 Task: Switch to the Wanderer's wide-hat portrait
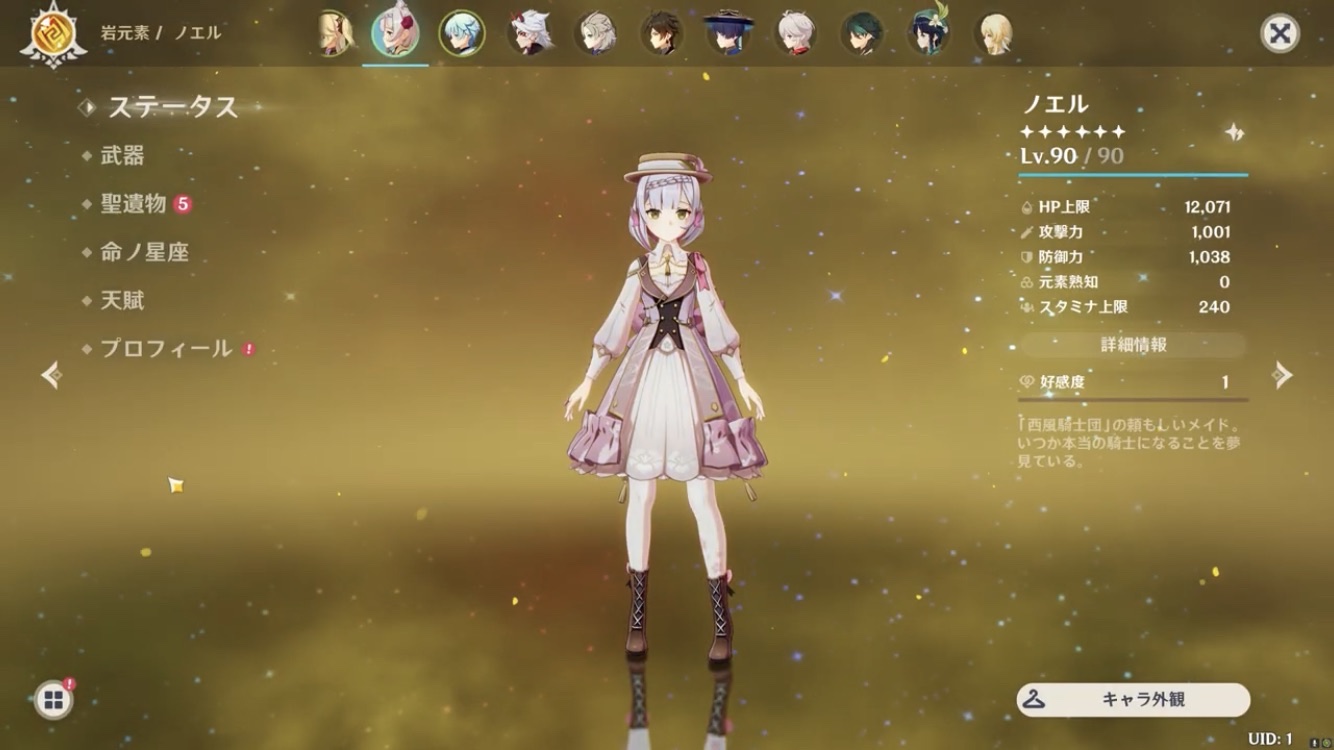coord(727,34)
